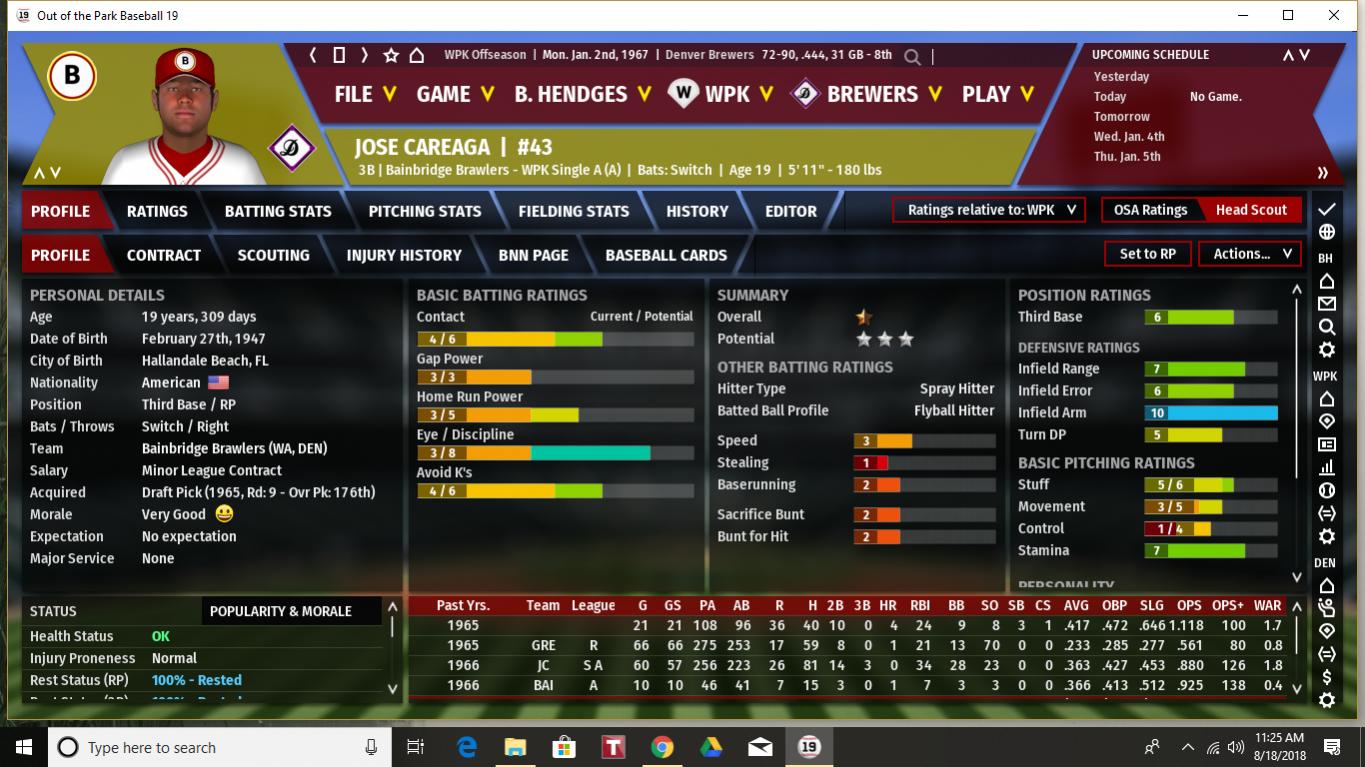Show the PITCHING STATS tab

pos(425,211)
